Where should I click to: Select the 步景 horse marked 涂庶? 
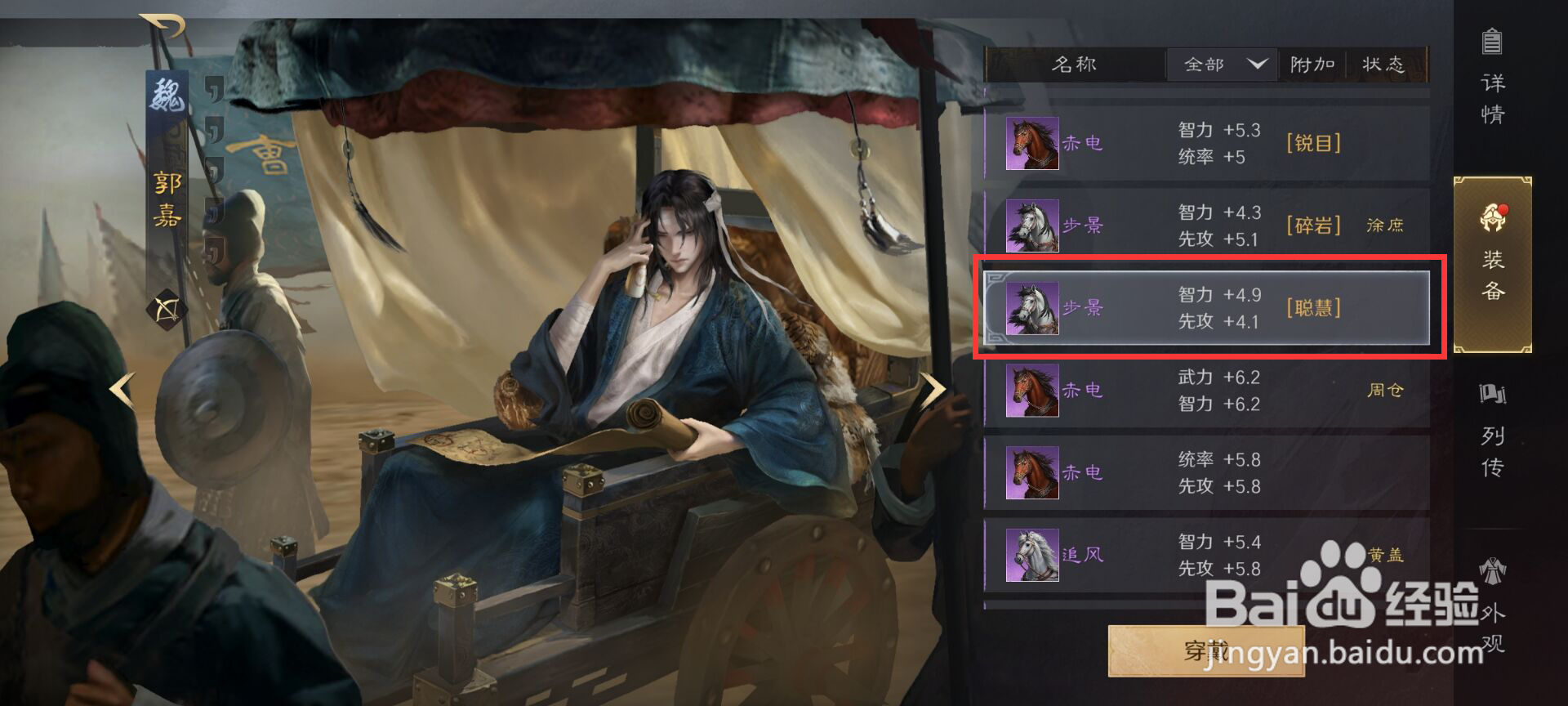(1031, 225)
